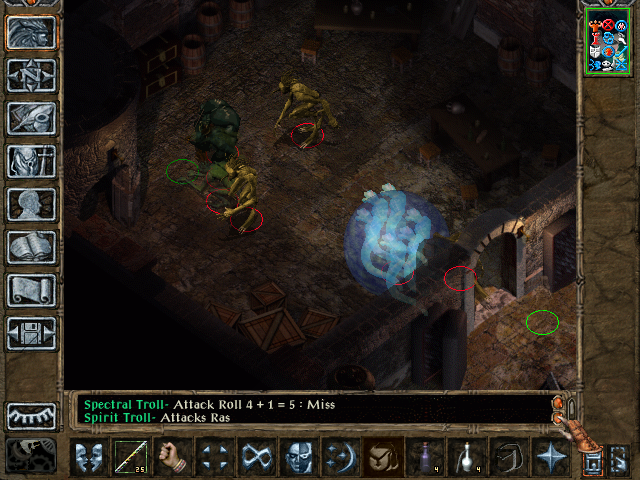
Task: Use the dark purple potion quick item
Action: (x=425, y=457)
